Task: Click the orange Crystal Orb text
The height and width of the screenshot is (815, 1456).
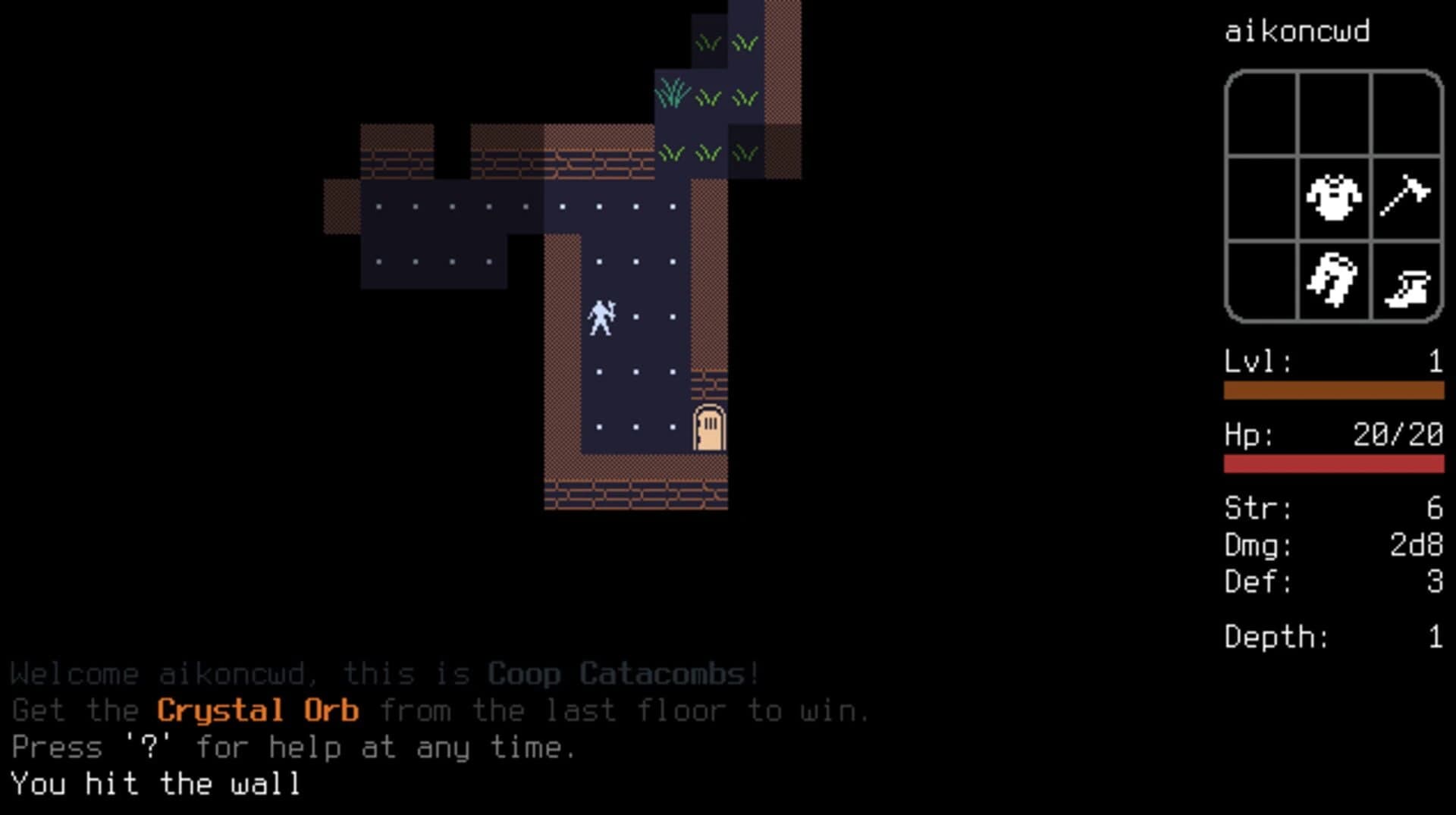Action: pyautogui.click(x=257, y=710)
